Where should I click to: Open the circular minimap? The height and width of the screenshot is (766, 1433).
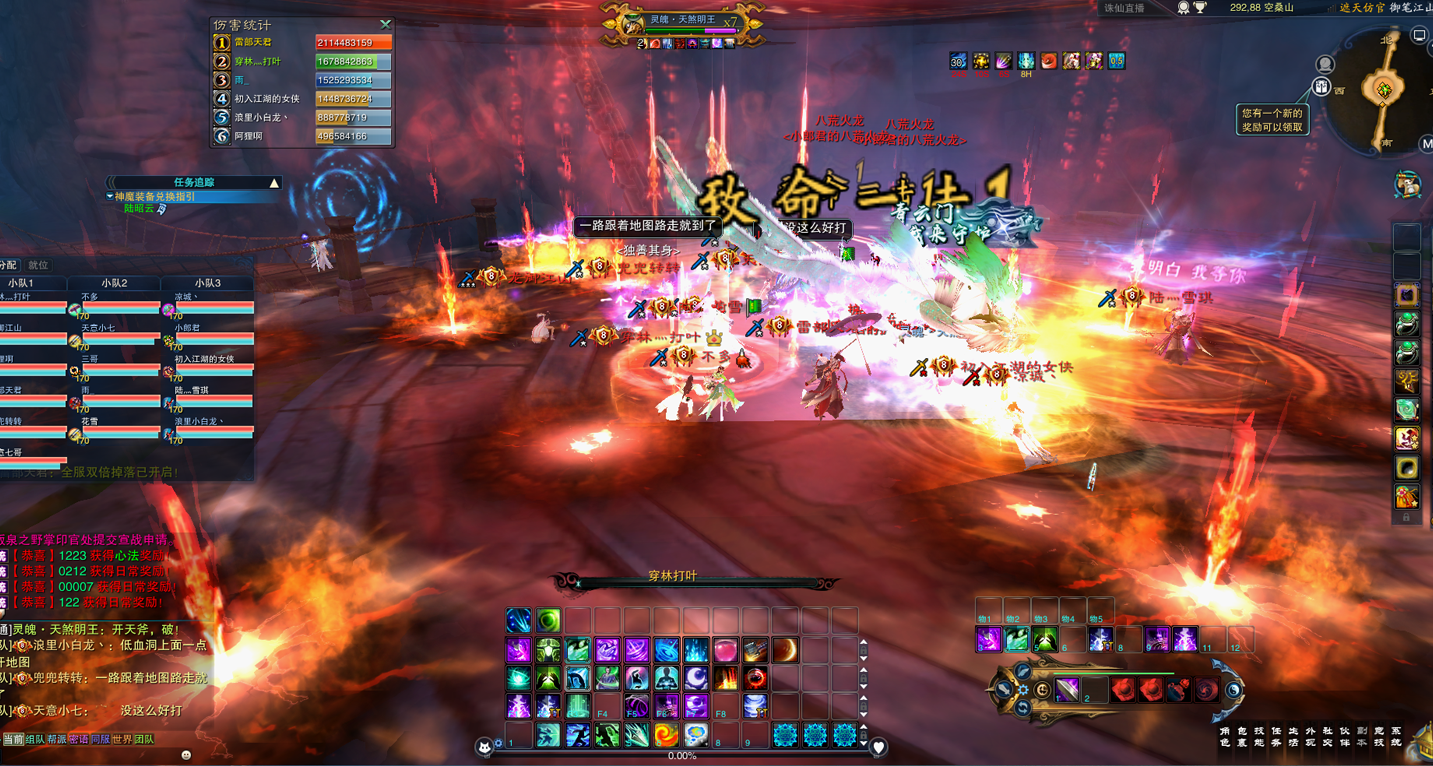pos(1384,90)
